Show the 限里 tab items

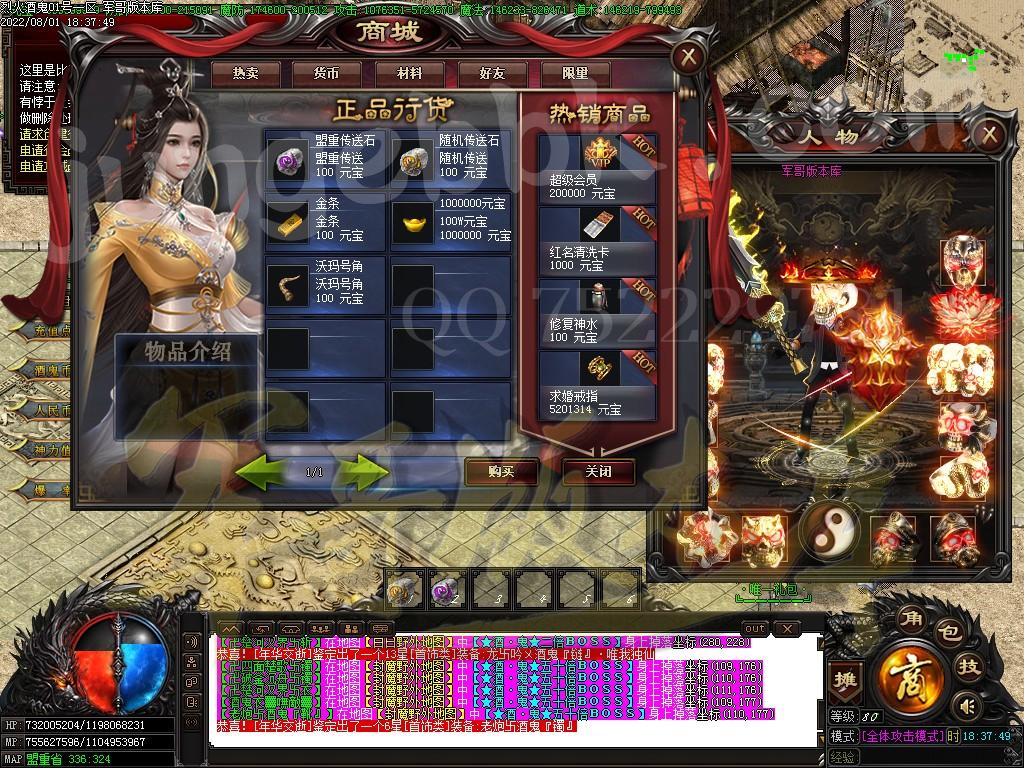coord(575,74)
